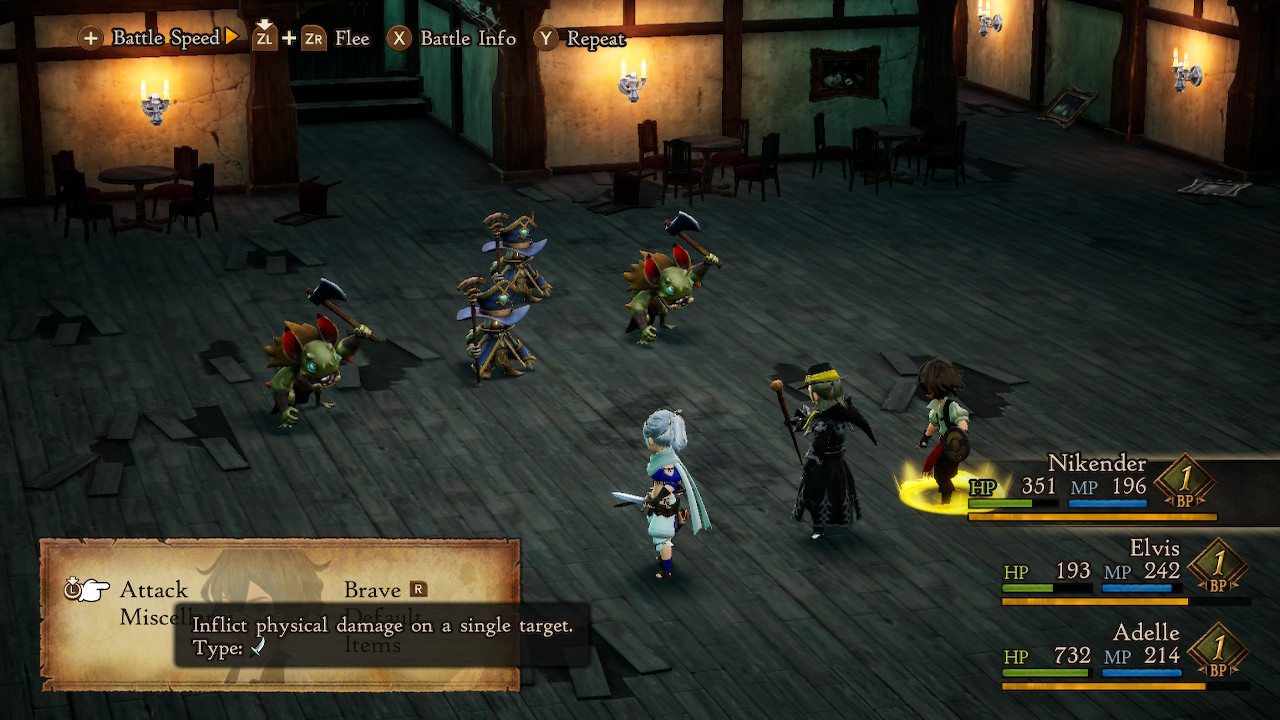Open the Items command
Viewport: 1280px width, 720px height.
click(x=372, y=646)
